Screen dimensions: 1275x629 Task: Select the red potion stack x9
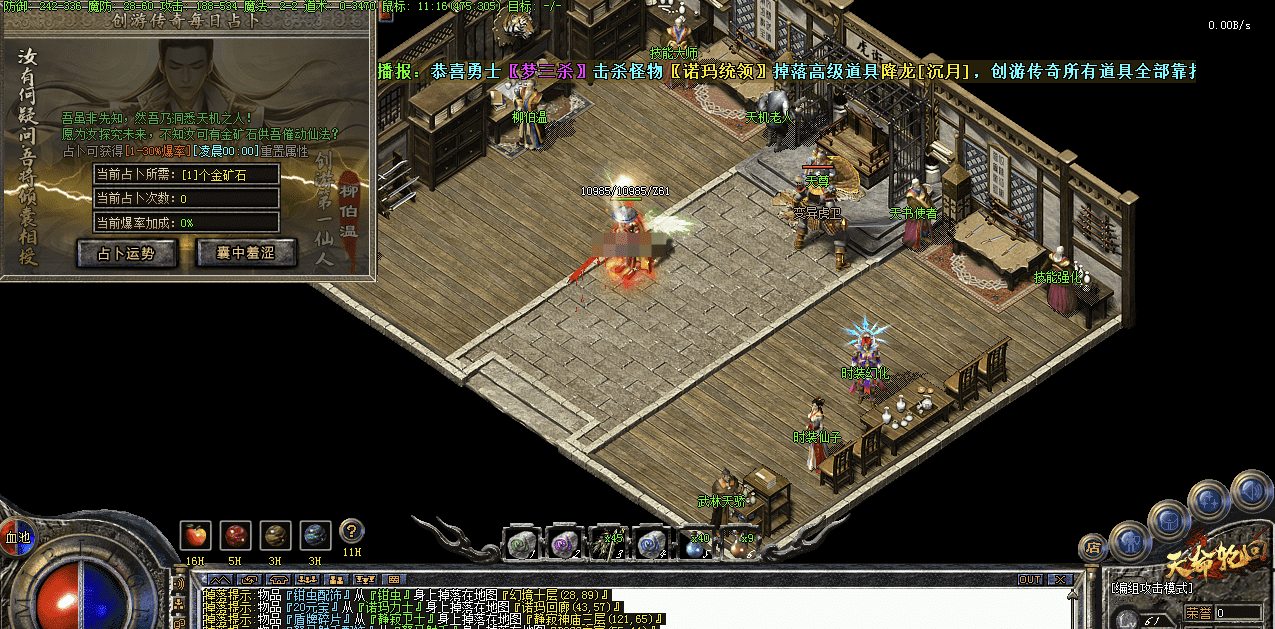739,545
